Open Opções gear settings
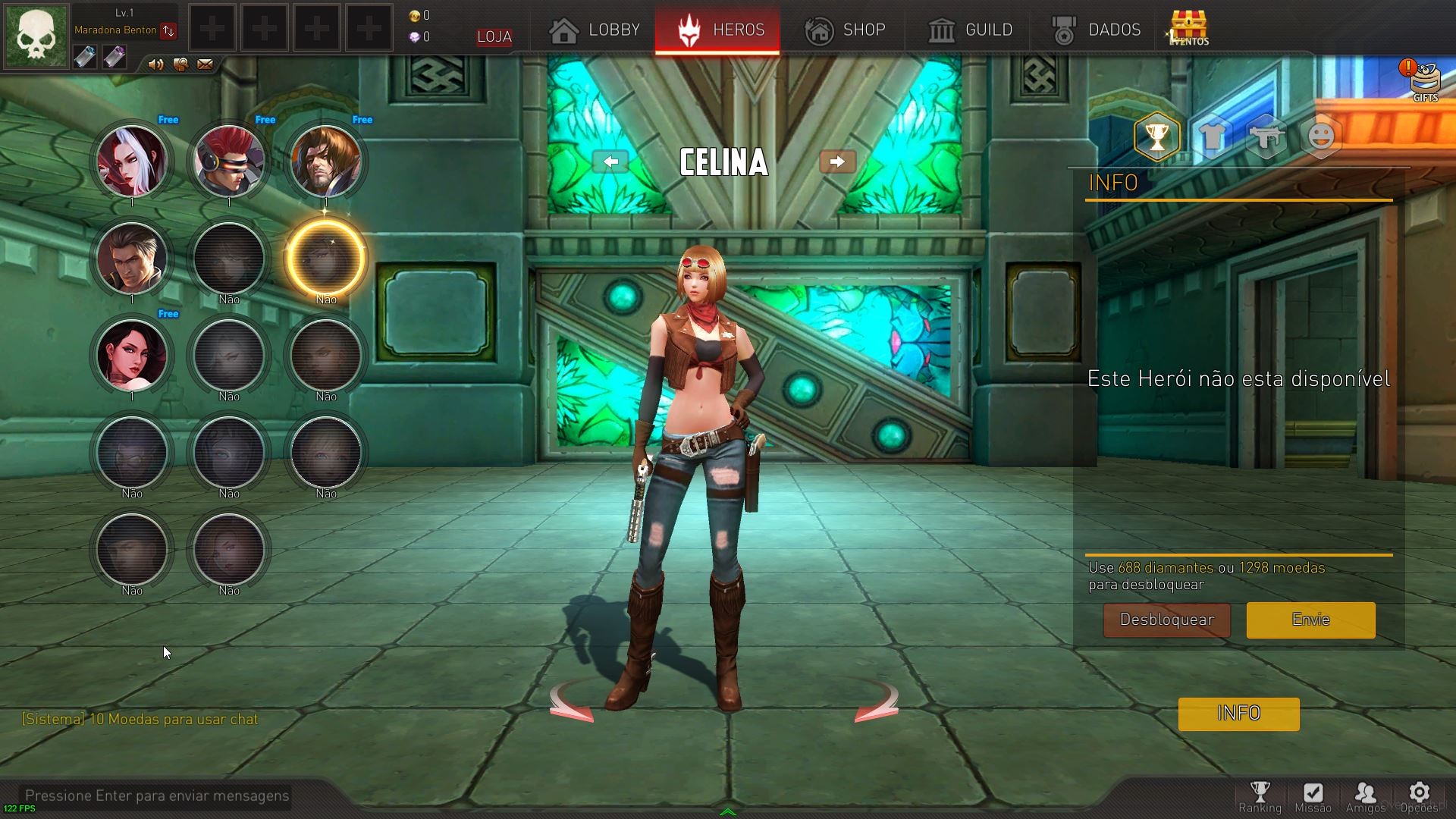This screenshot has width=1456, height=819. [x=1419, y=797]
